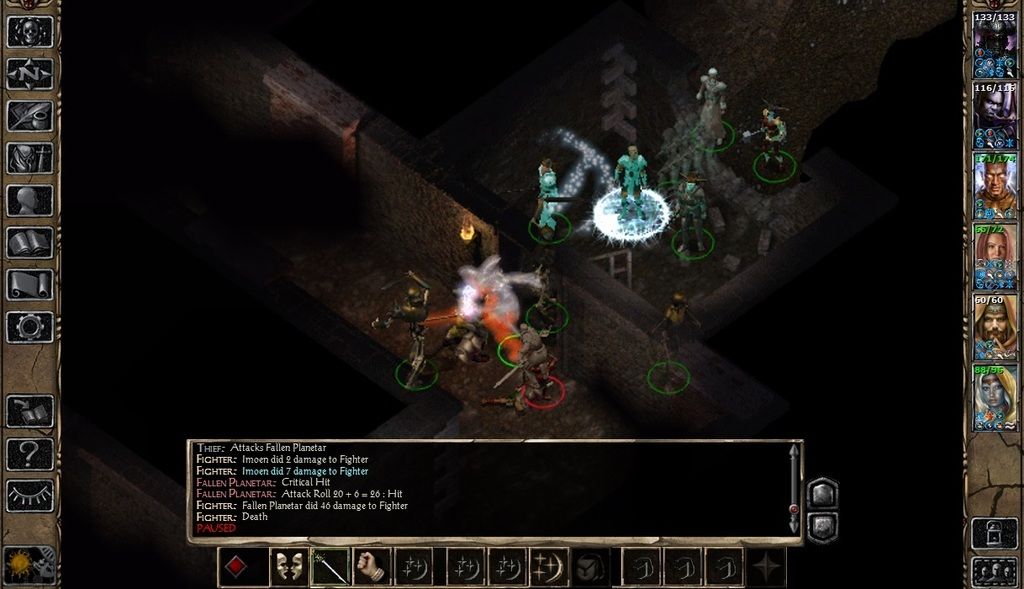Select the bearded man portrait with 60 HP
1024x589 pixels.
click(x=995, y=327)
